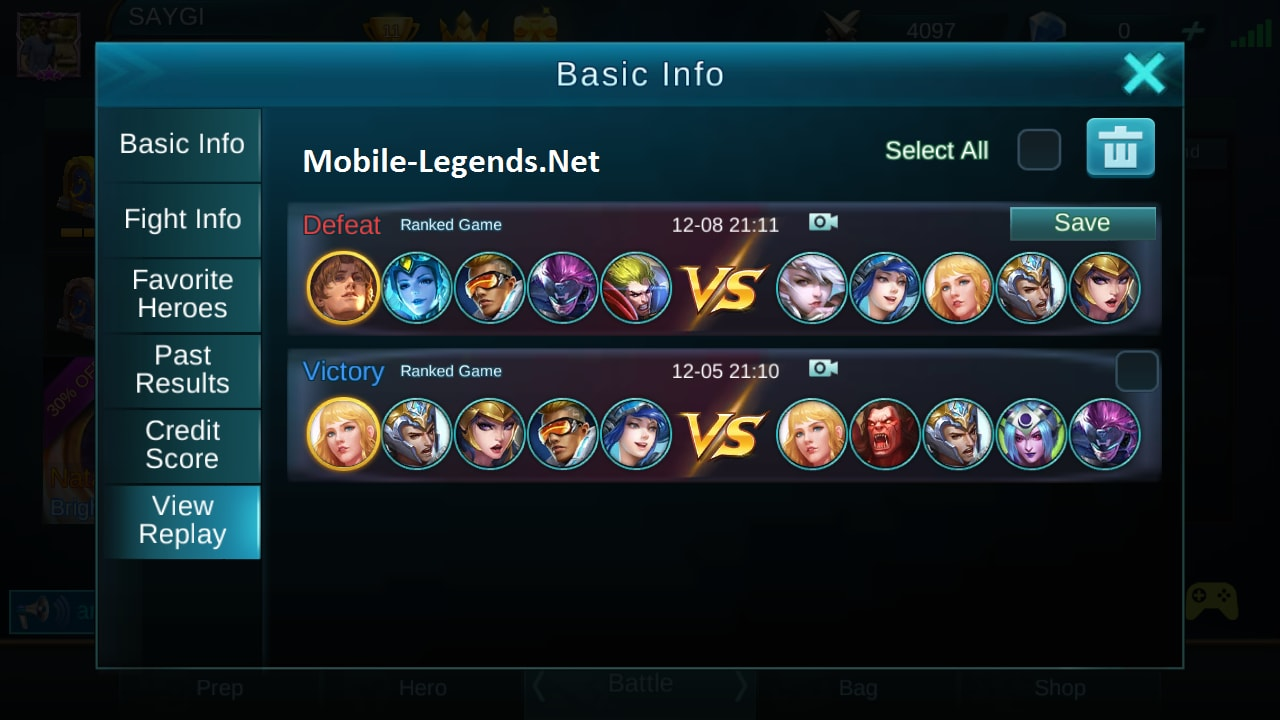
Task: Switch to the Fight Info tab
Action: pos(182,220)
